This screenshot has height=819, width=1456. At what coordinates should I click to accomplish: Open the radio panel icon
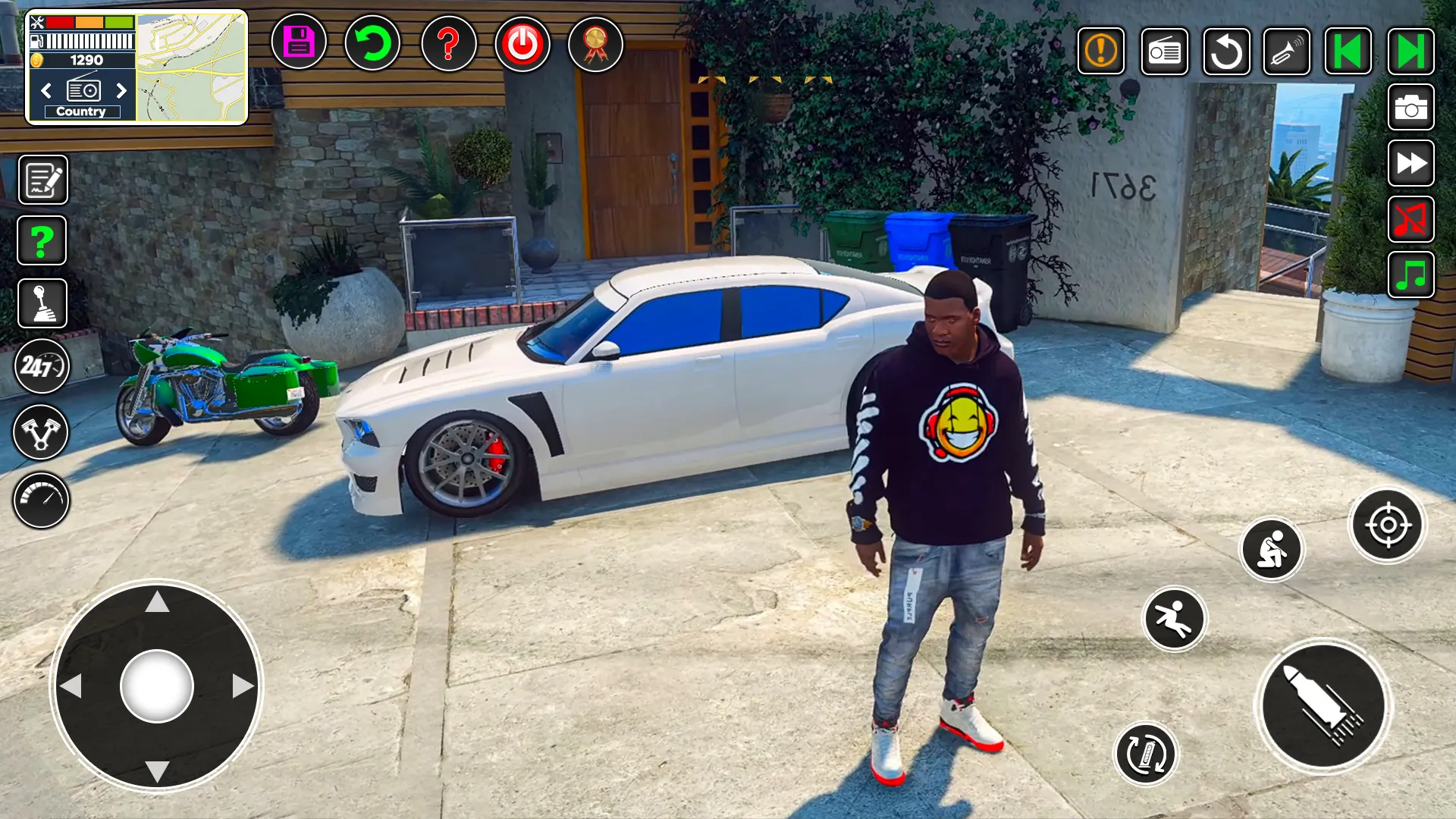(1165, 52)
